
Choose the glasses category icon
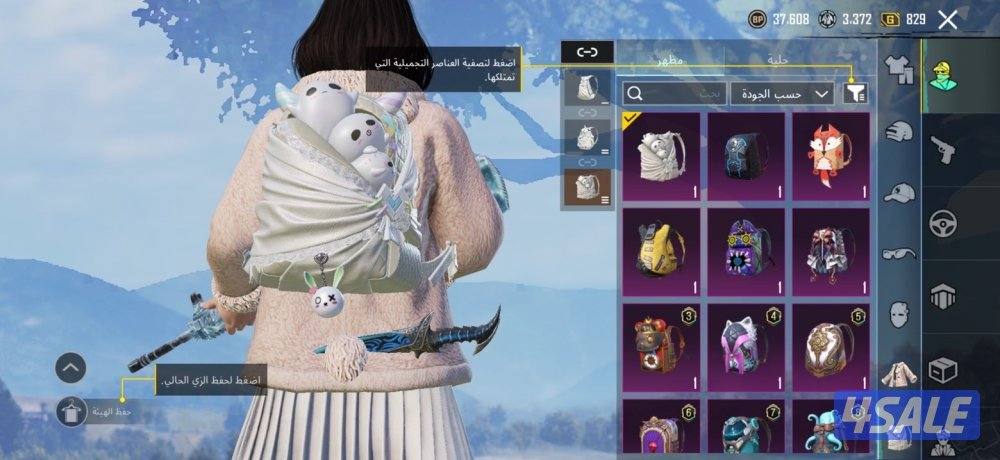901,253
